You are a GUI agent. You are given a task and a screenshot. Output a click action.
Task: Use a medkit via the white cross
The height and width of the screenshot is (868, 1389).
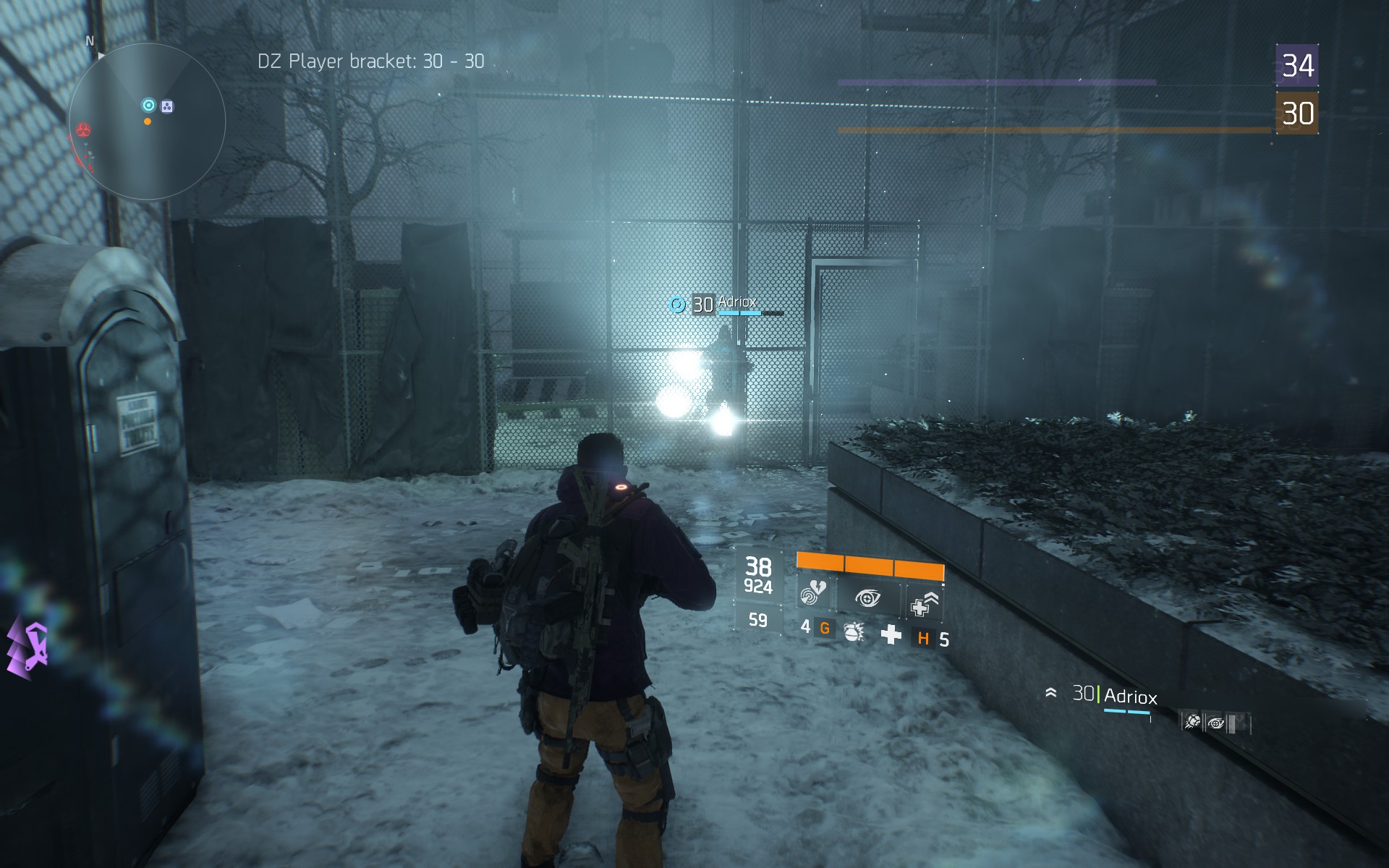coord(891,635)
